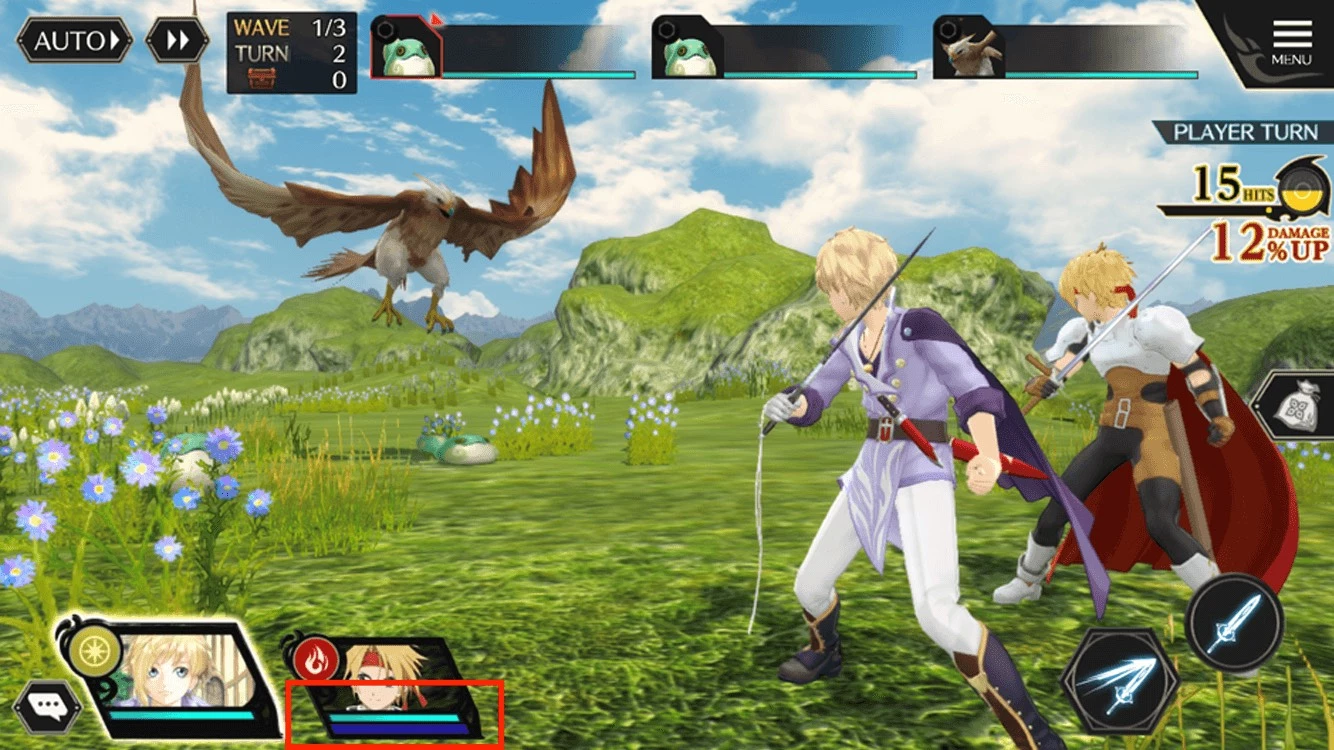Target the first frog enemy portrait
This screenshot has width=1334, height=750.
pos(406,48)
